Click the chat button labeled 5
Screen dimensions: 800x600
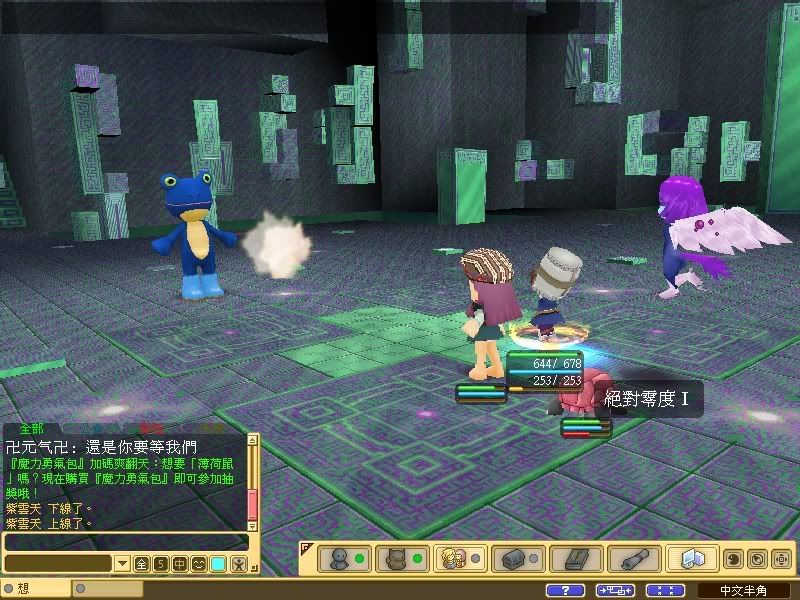coord(160,564)
